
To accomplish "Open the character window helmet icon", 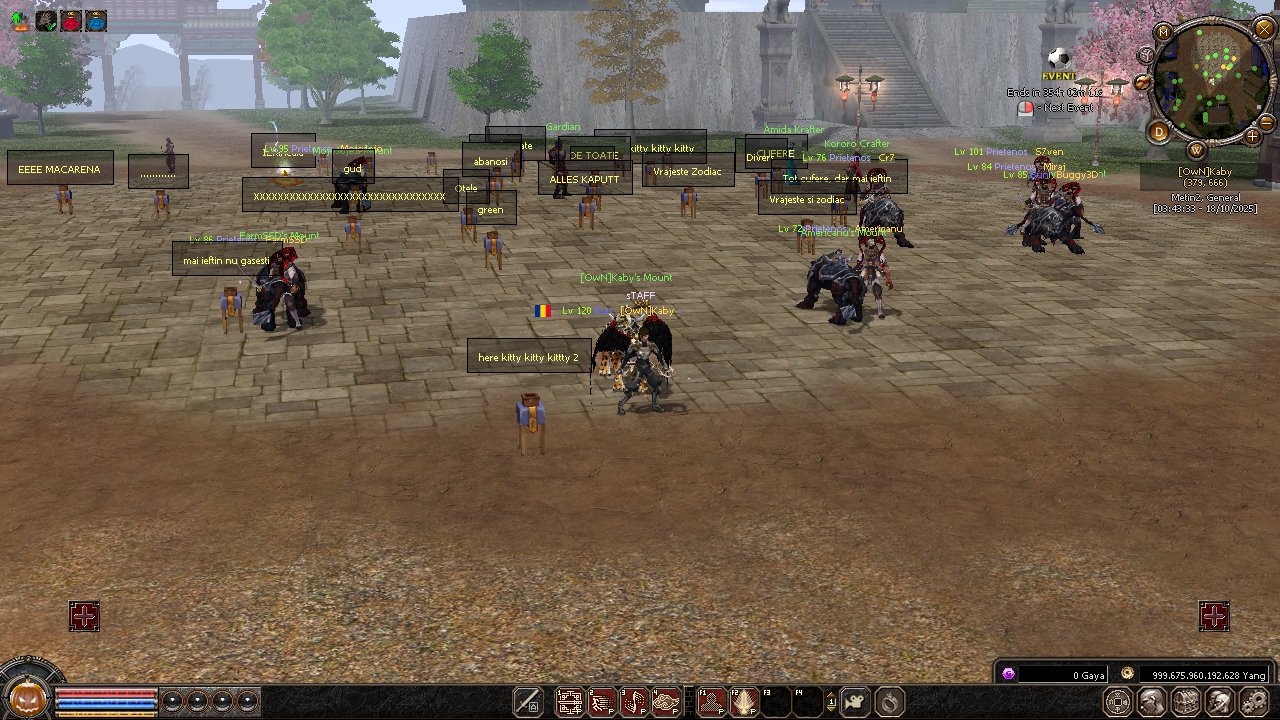I will tap(1152, 701).
